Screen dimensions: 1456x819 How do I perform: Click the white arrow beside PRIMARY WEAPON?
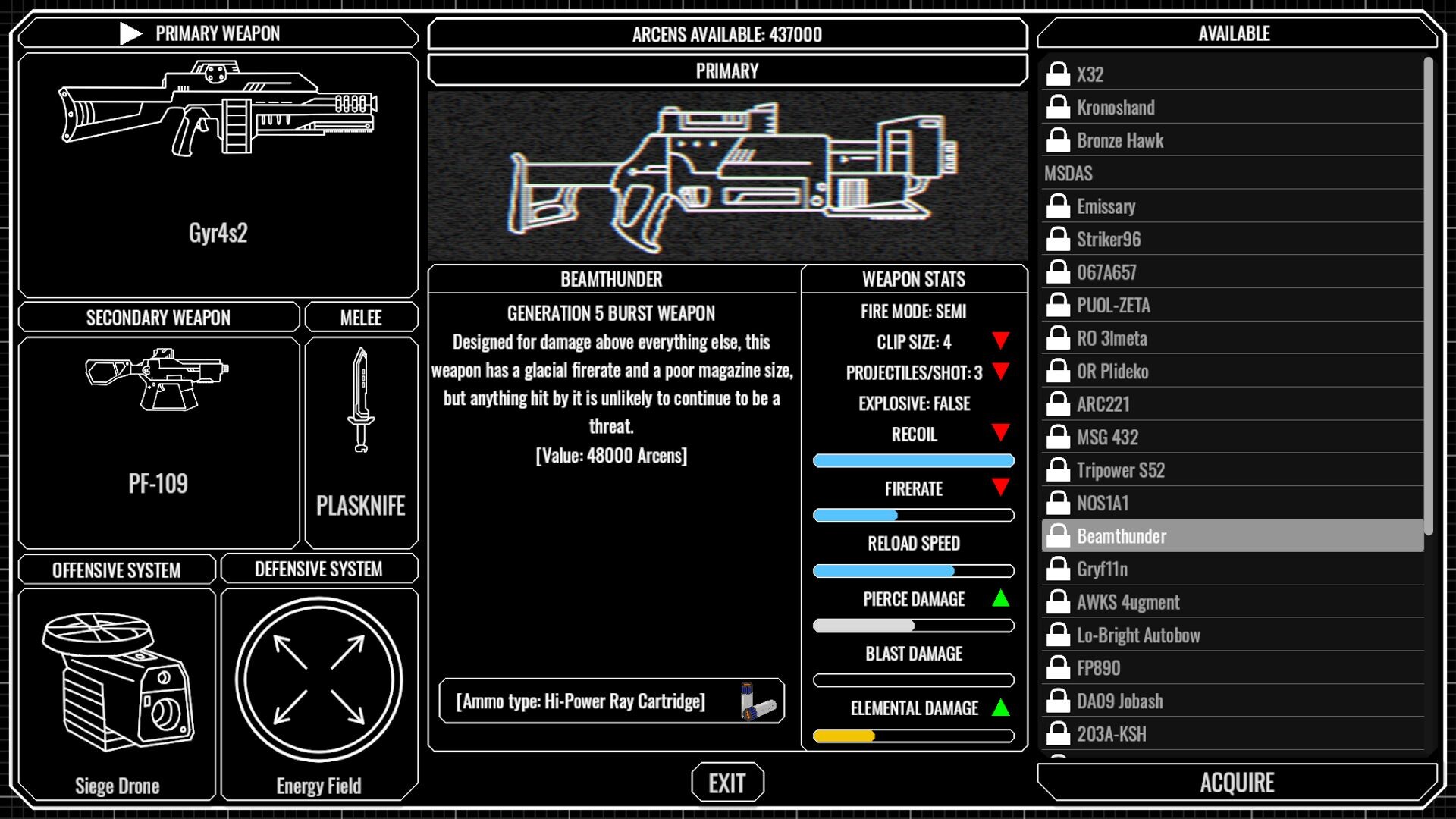click(x=130, y=33)
